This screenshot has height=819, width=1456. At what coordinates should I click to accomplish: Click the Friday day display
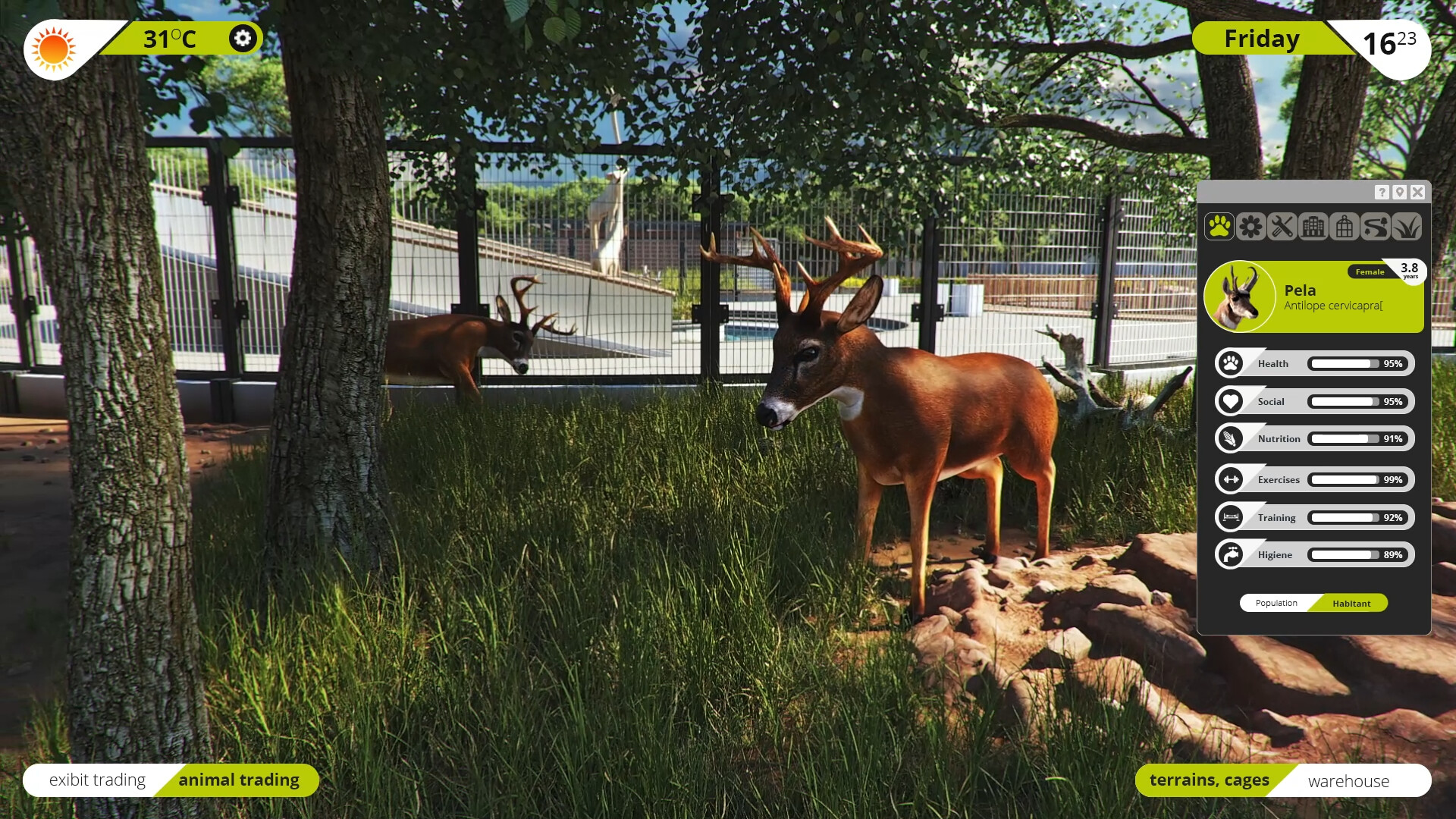tap(1261, 38)
